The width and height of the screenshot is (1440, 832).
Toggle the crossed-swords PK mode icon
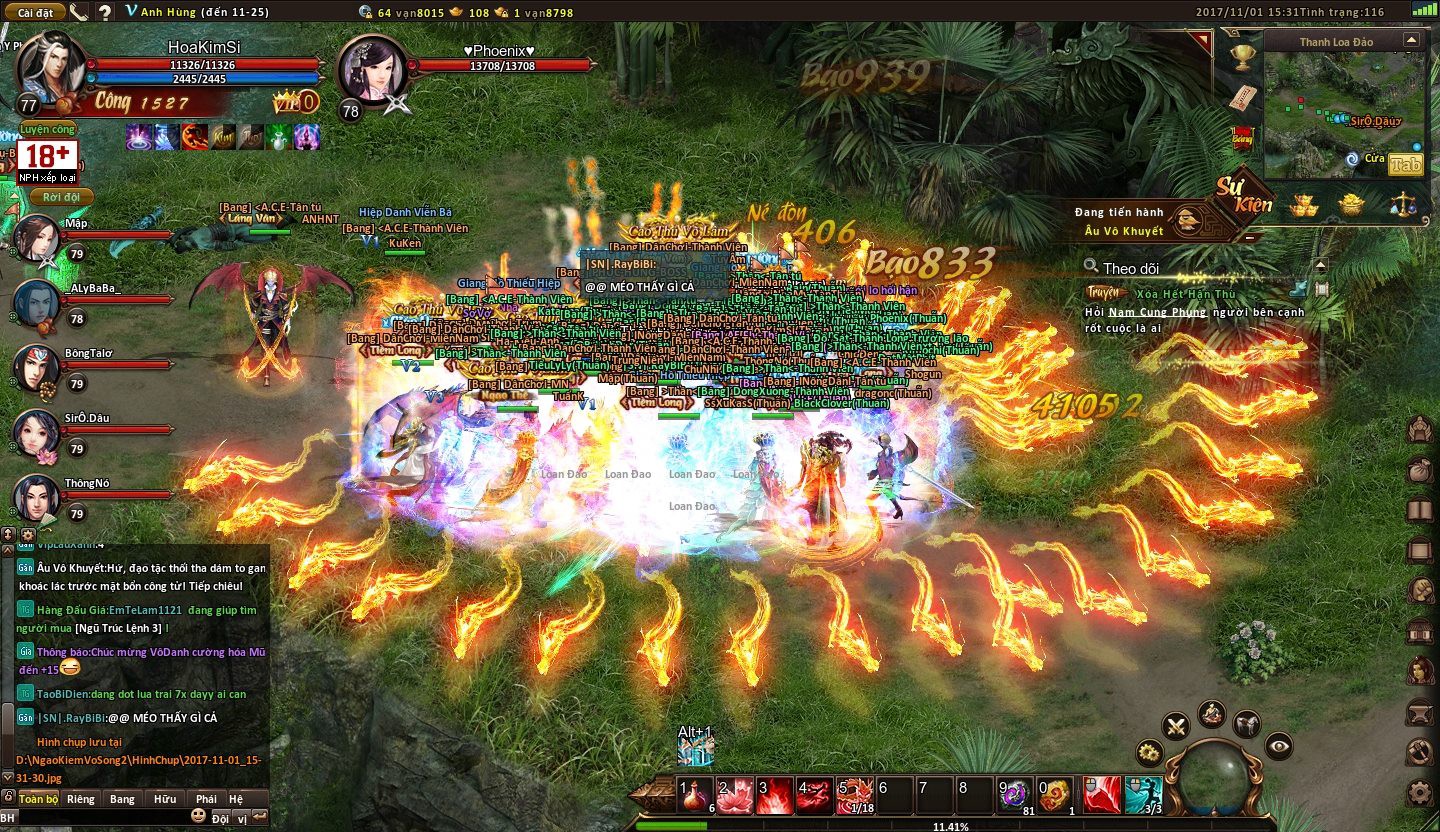pyautogui.click(x=1175, y=726)
